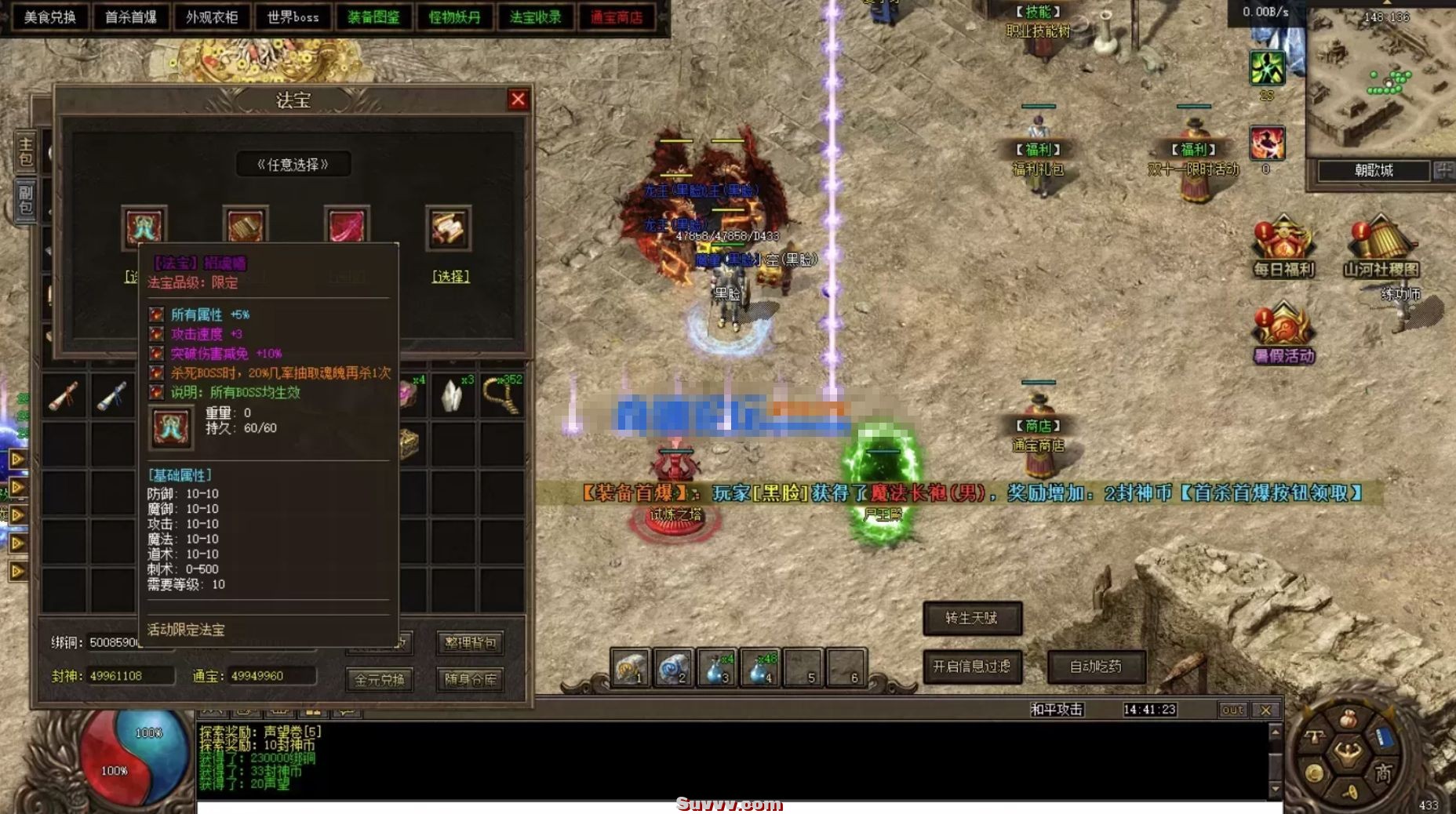This screenshot has height=814, width=1456.
Task: Open the 随身仓库 portable storage
Action: 470,680
